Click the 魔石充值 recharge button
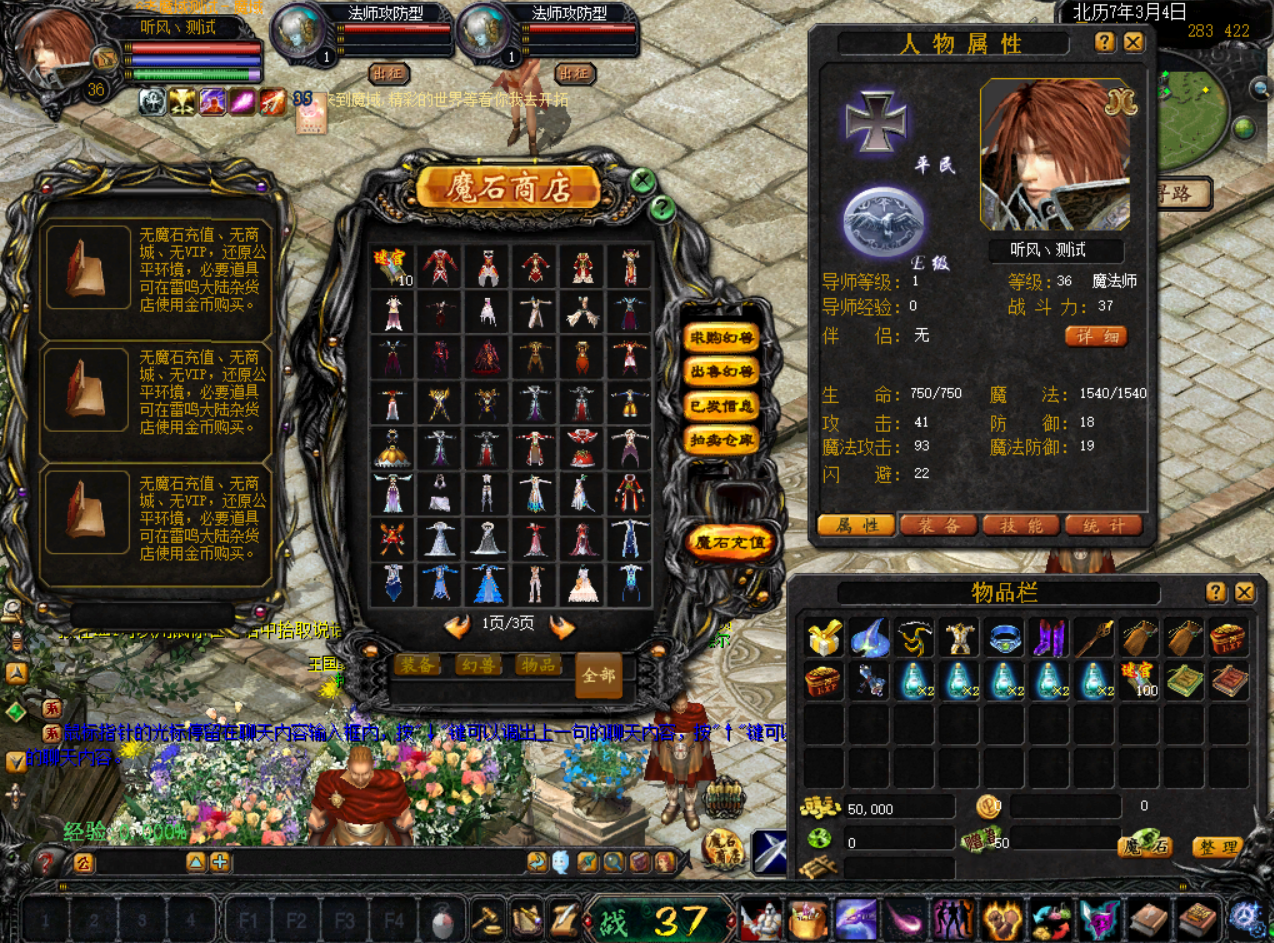The width and height of the screenshot is (1274, 943). pyautogui.click(x=731, y=543)
